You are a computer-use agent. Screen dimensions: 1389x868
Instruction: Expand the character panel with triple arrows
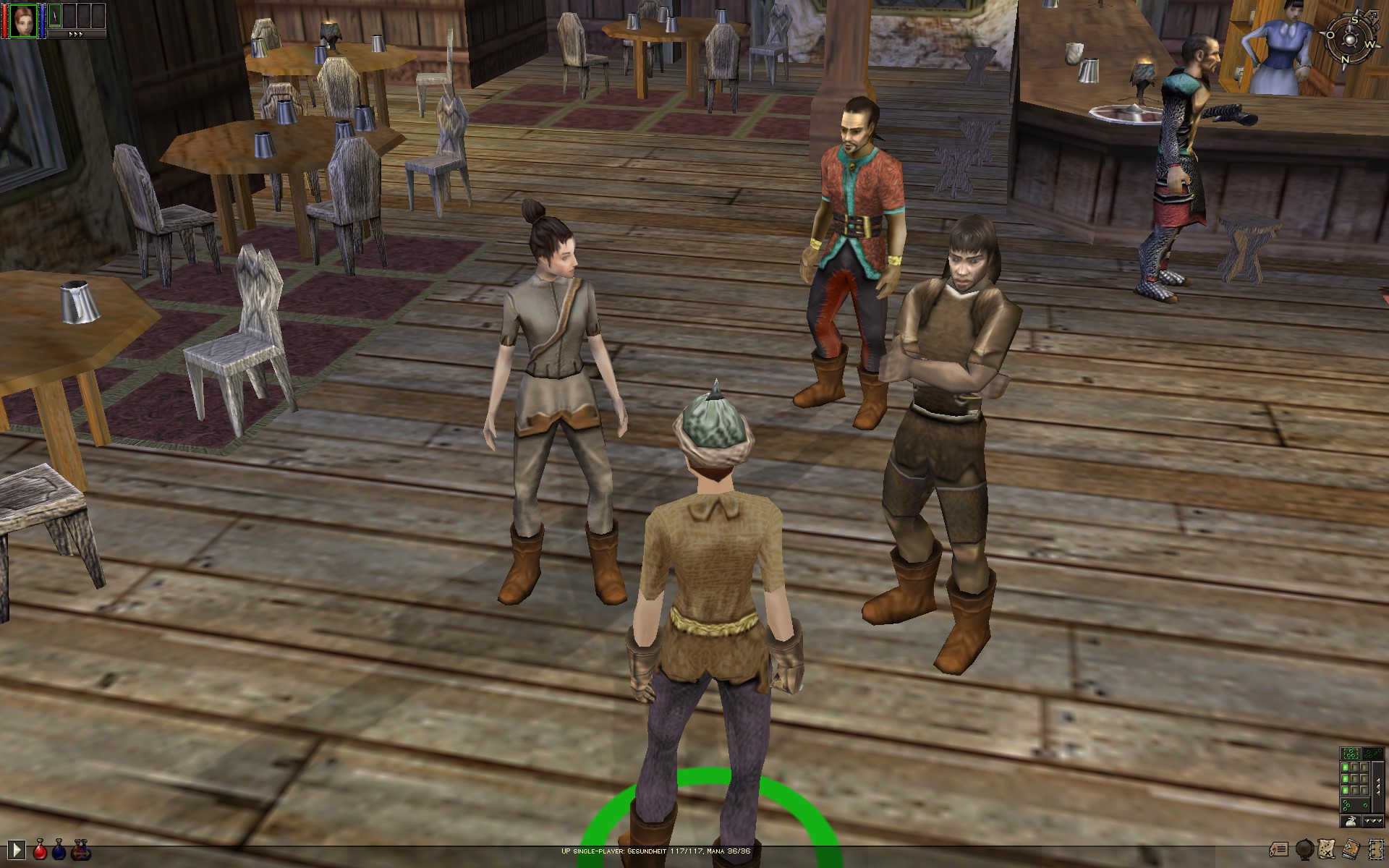[75, 34]
